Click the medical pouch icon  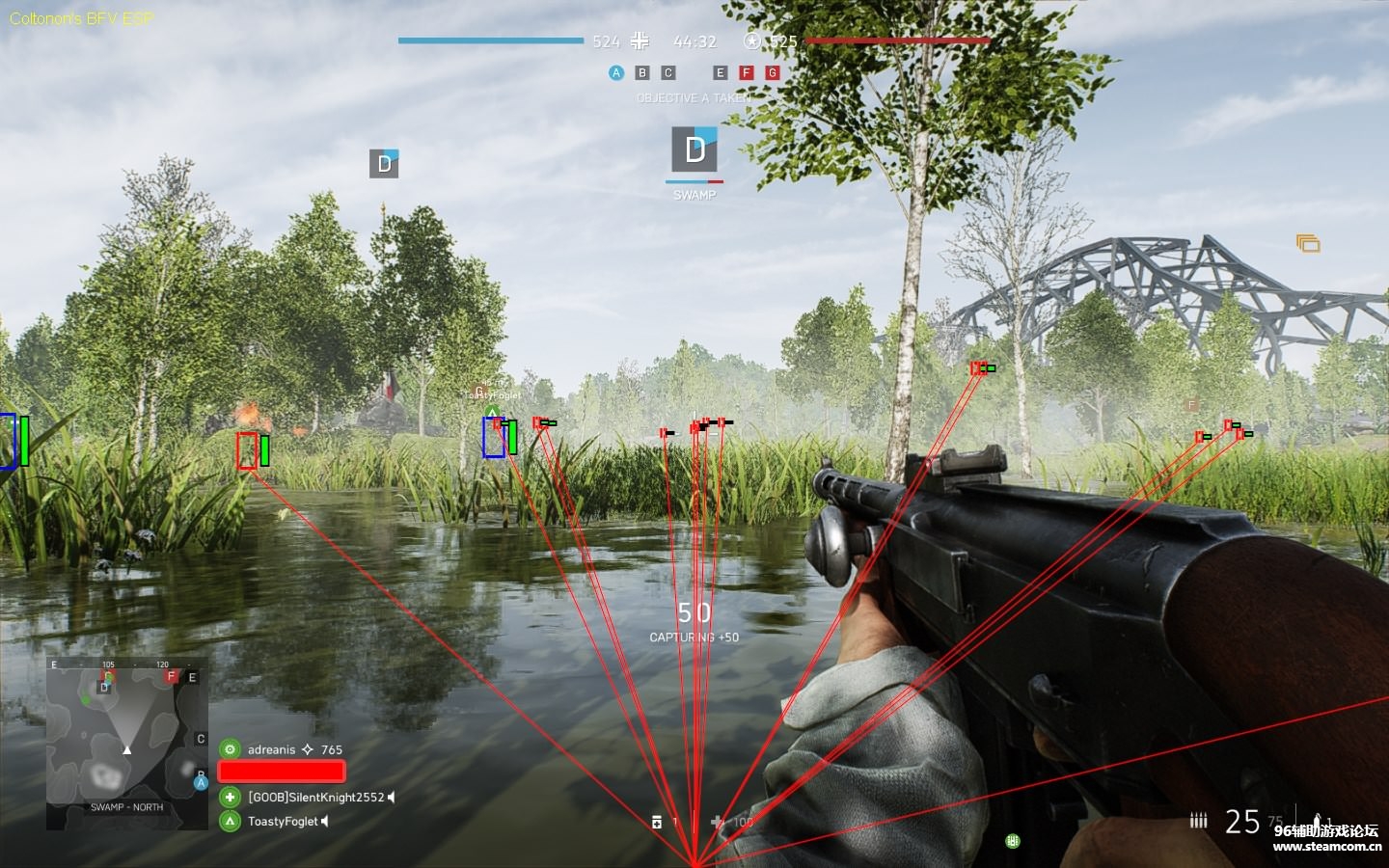[x=657, y=822]
